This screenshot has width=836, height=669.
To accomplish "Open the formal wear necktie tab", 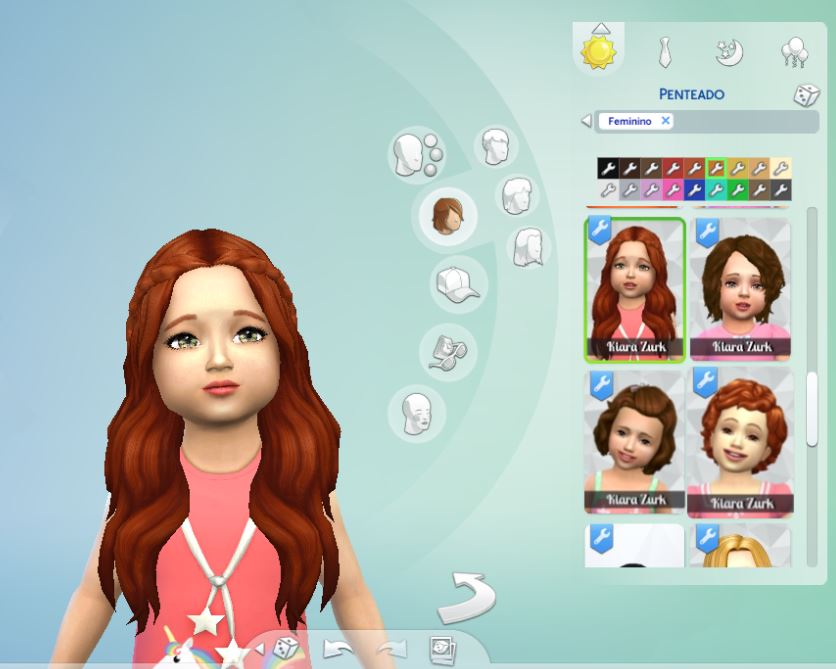I will [664, 52].
